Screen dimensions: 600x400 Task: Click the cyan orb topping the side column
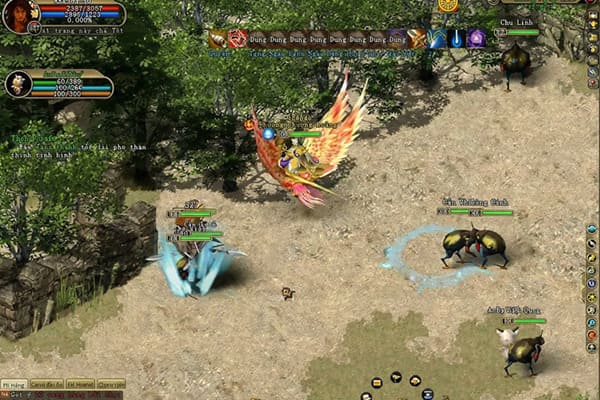pyautogui.click(x=591, y=229)
